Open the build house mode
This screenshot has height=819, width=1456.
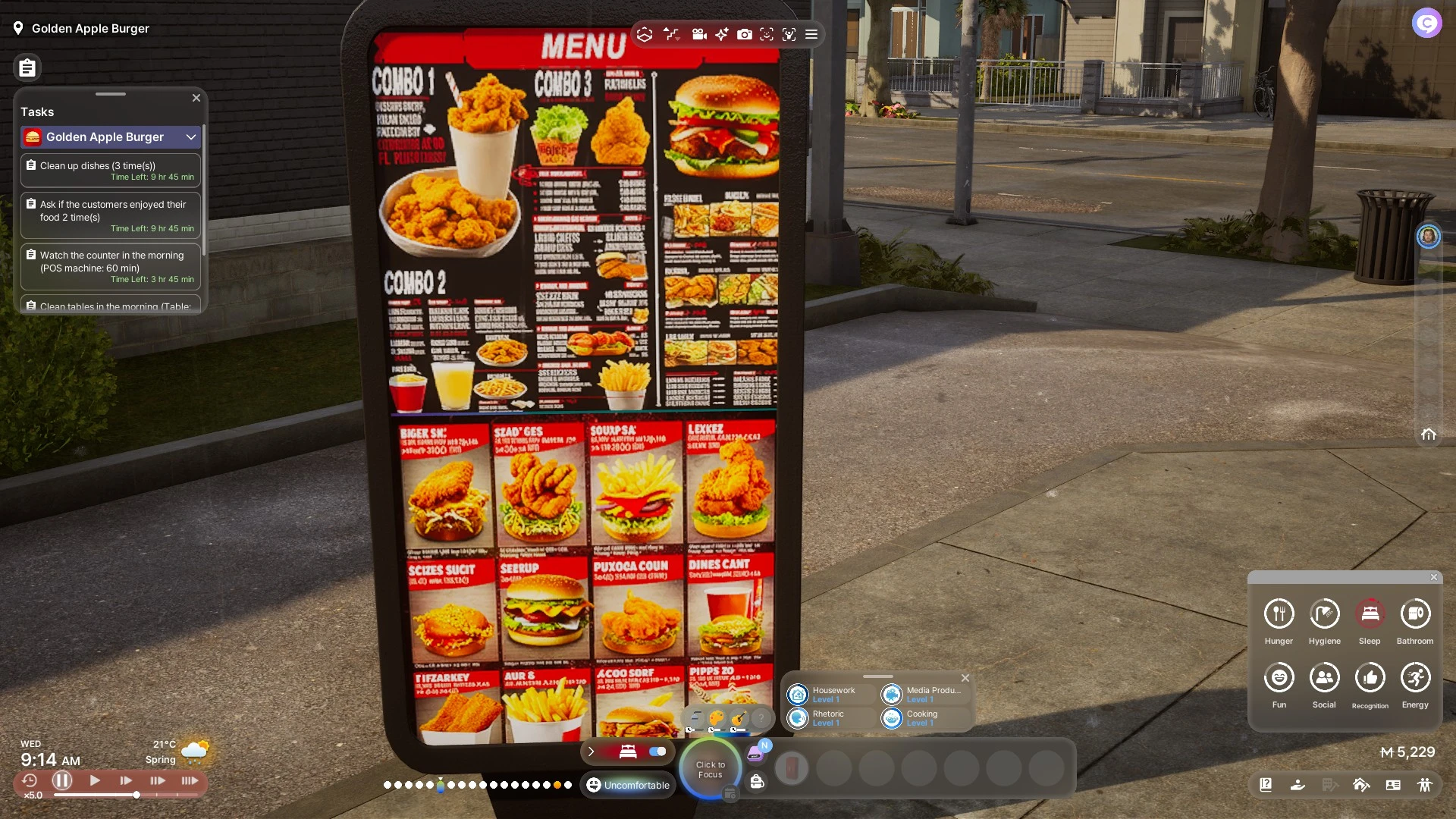[x=1361, y=785]
